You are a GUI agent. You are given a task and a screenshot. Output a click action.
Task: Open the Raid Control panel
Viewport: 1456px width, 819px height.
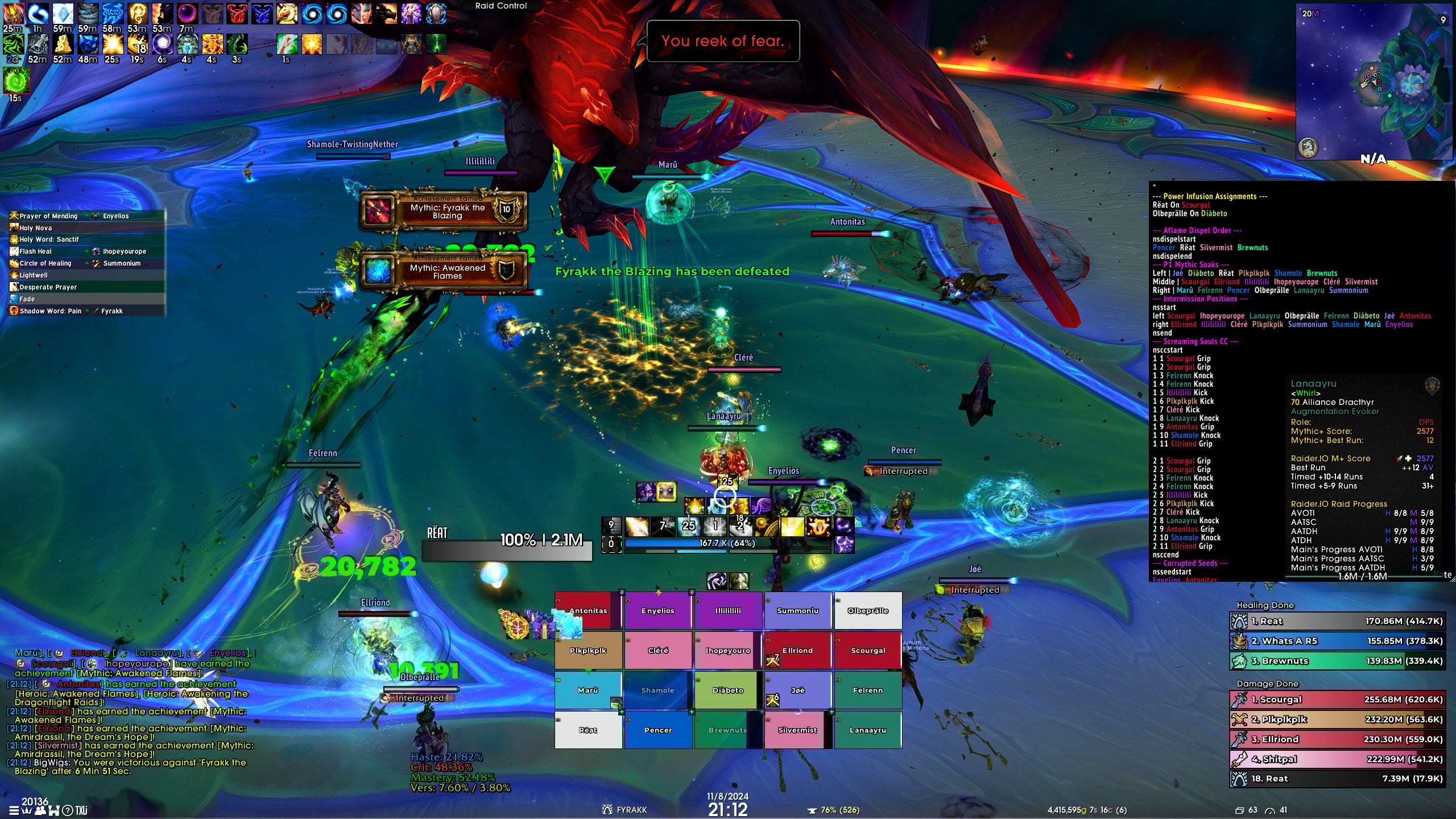click(x=500, y=6)
